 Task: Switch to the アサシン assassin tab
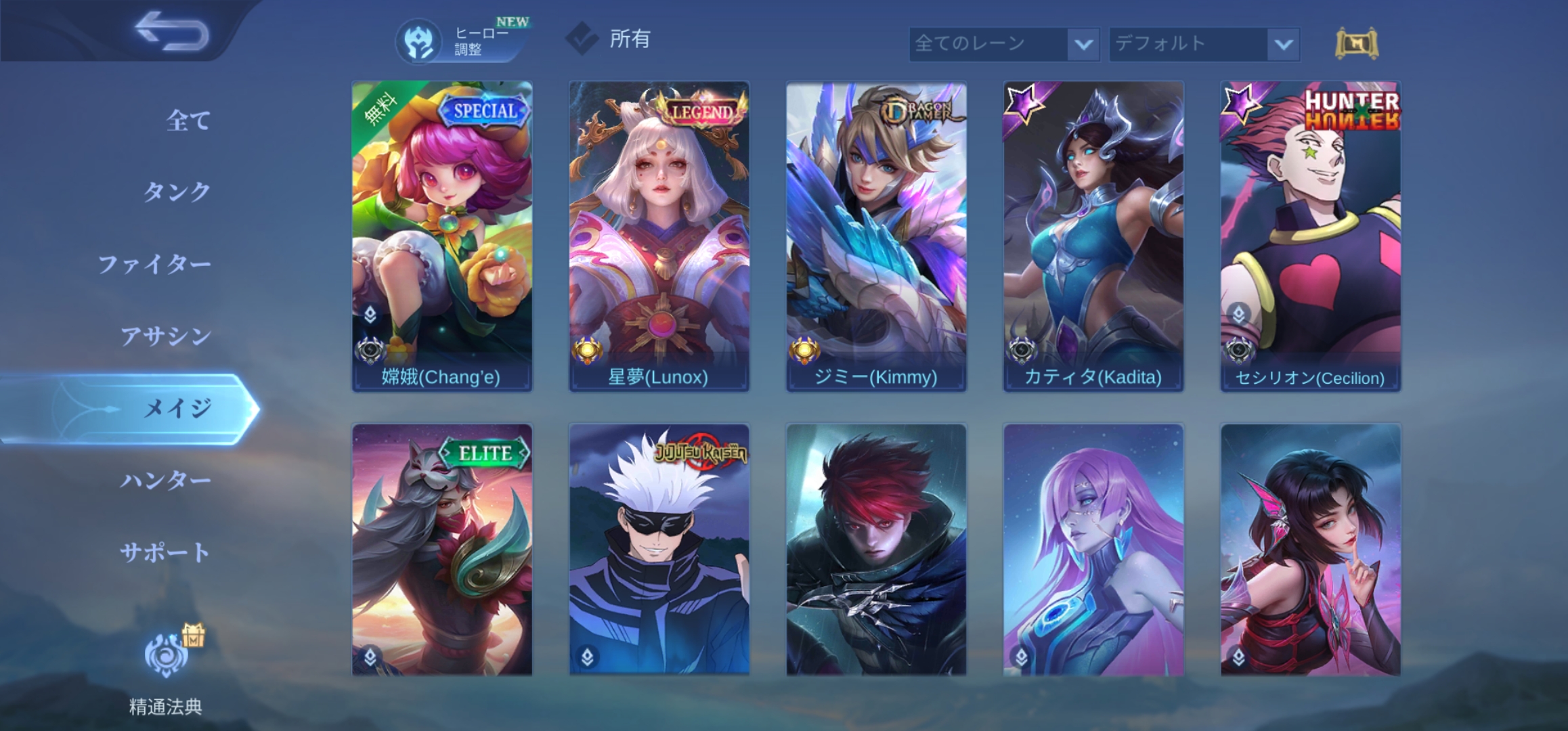pyautogui.click(x=165, y=336)
